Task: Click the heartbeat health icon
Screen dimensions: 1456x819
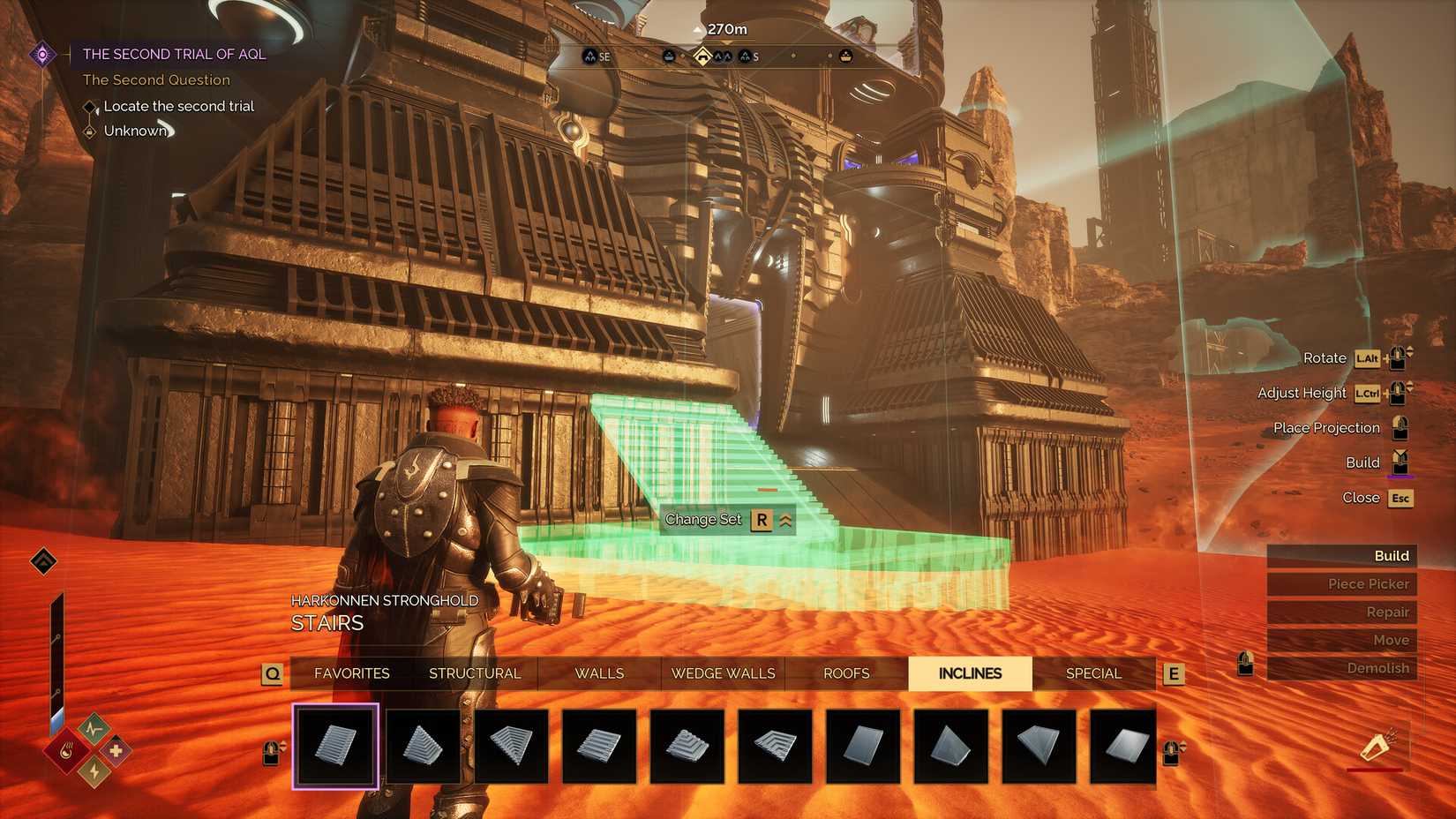Action: [94, 728]
